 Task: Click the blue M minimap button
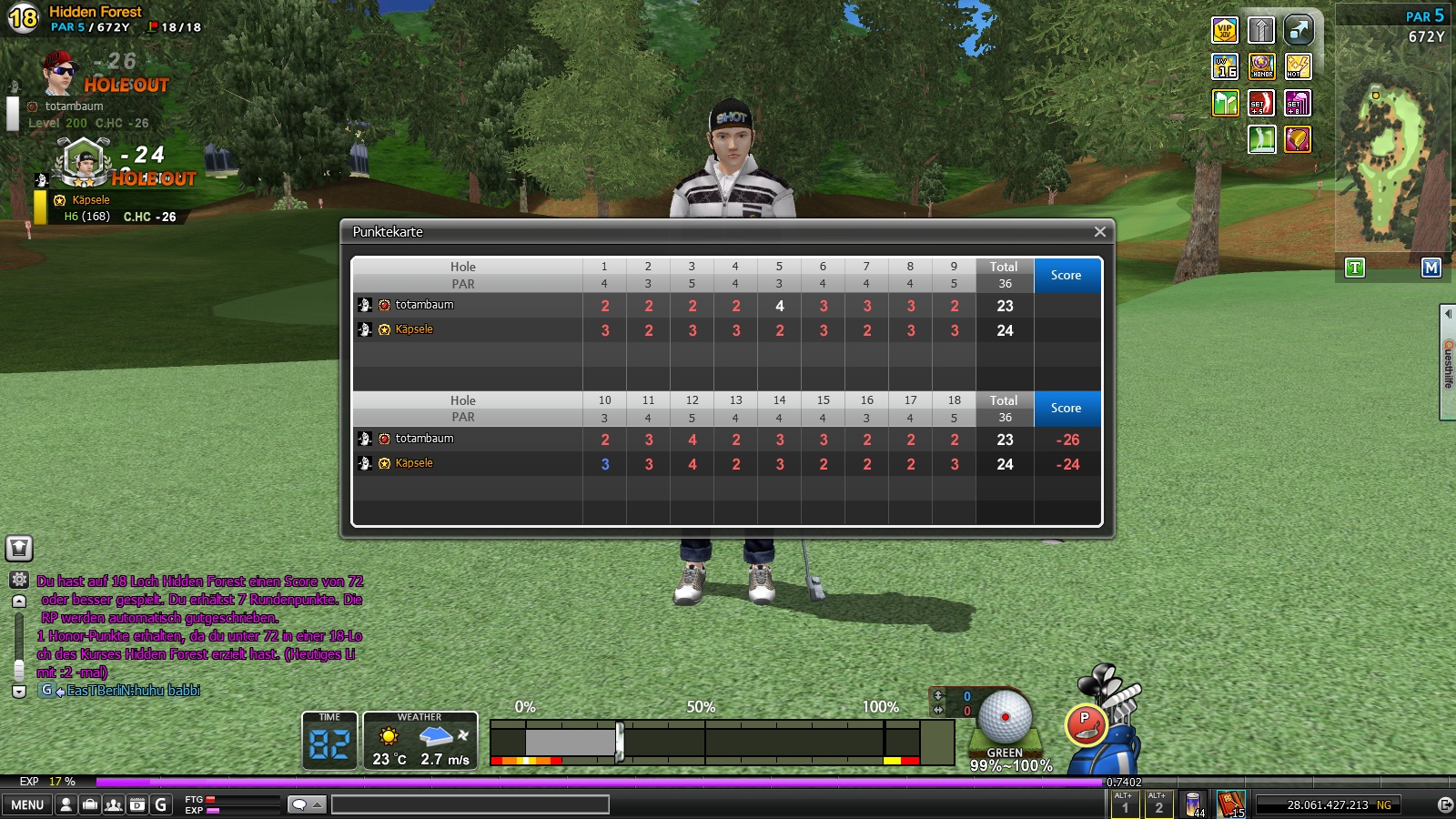coord(1431,268)
